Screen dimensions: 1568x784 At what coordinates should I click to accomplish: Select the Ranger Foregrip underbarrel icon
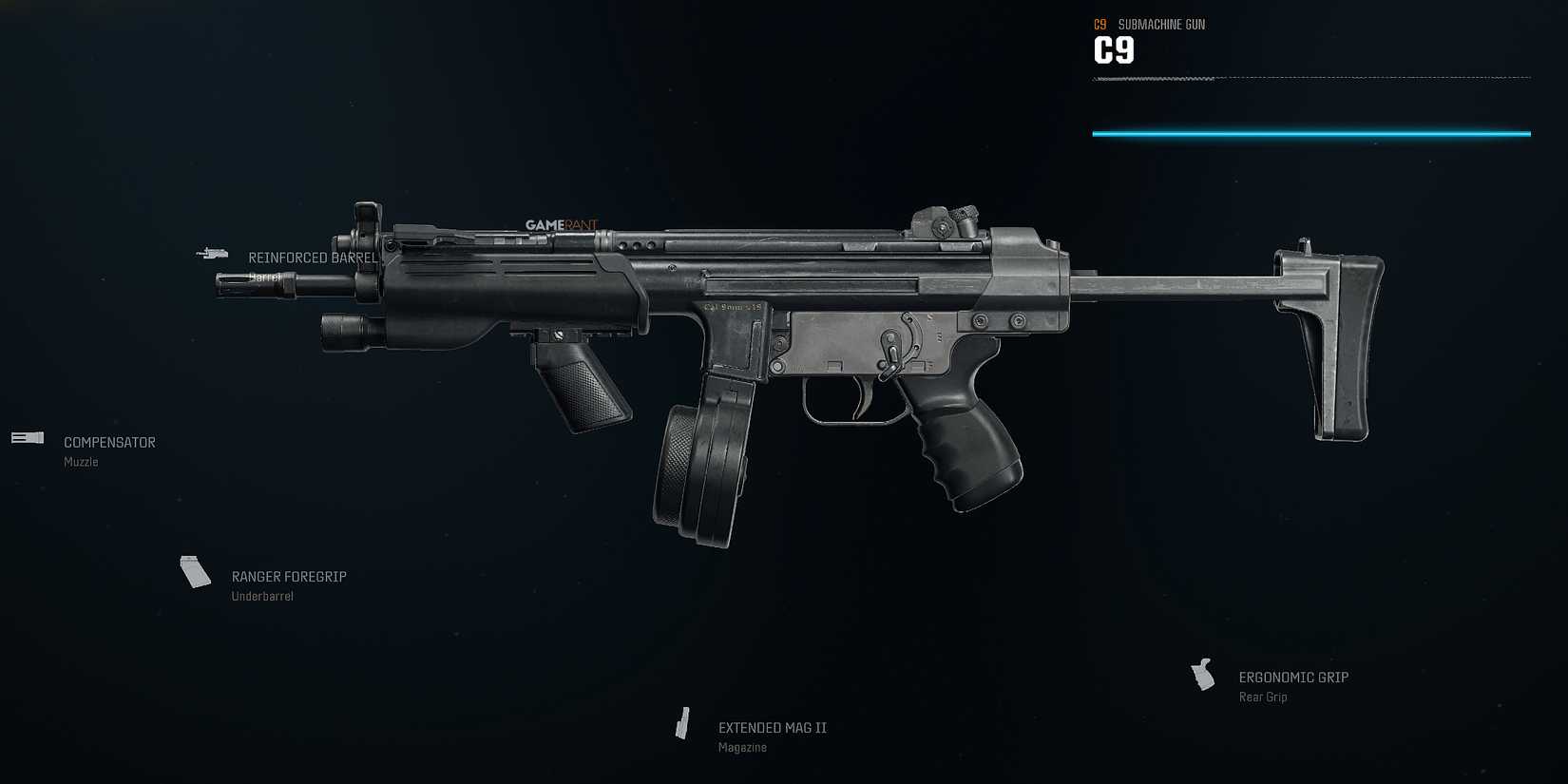coord(195,571)
